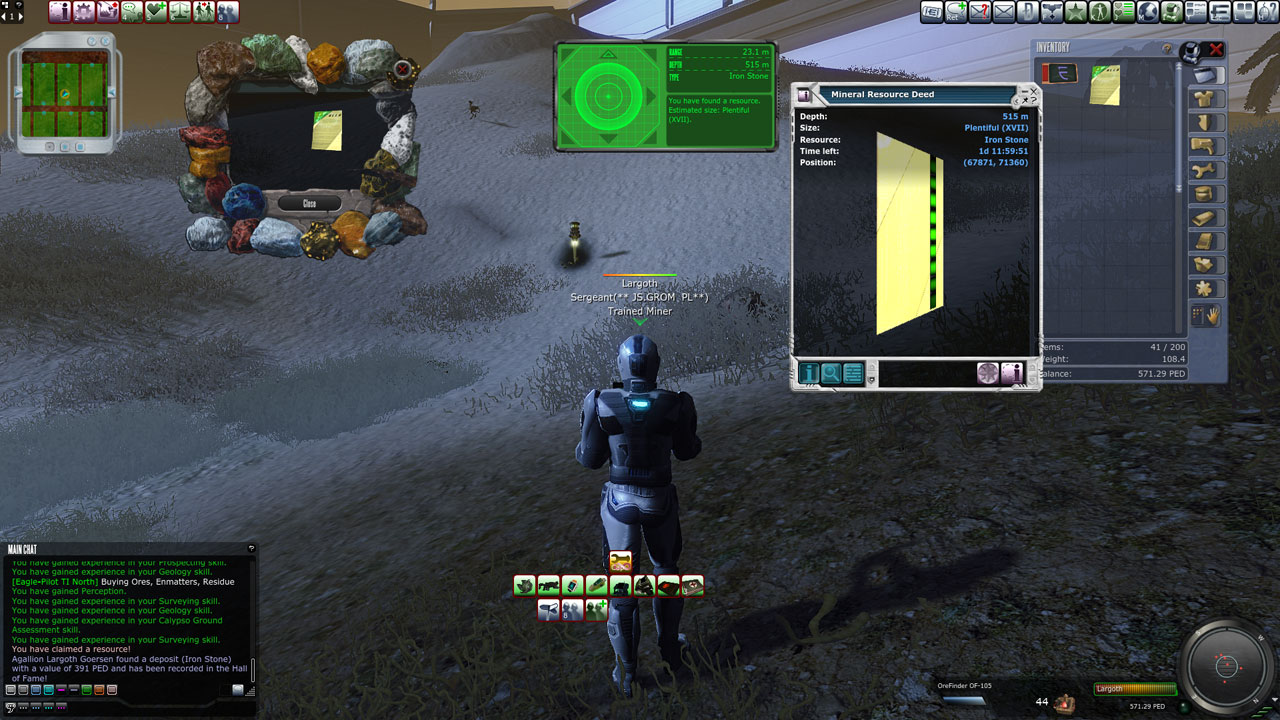Open the balance scales icon in action bar
Image resolution: width=1280 pixels, height=720 pixels.
pos(180,12)
